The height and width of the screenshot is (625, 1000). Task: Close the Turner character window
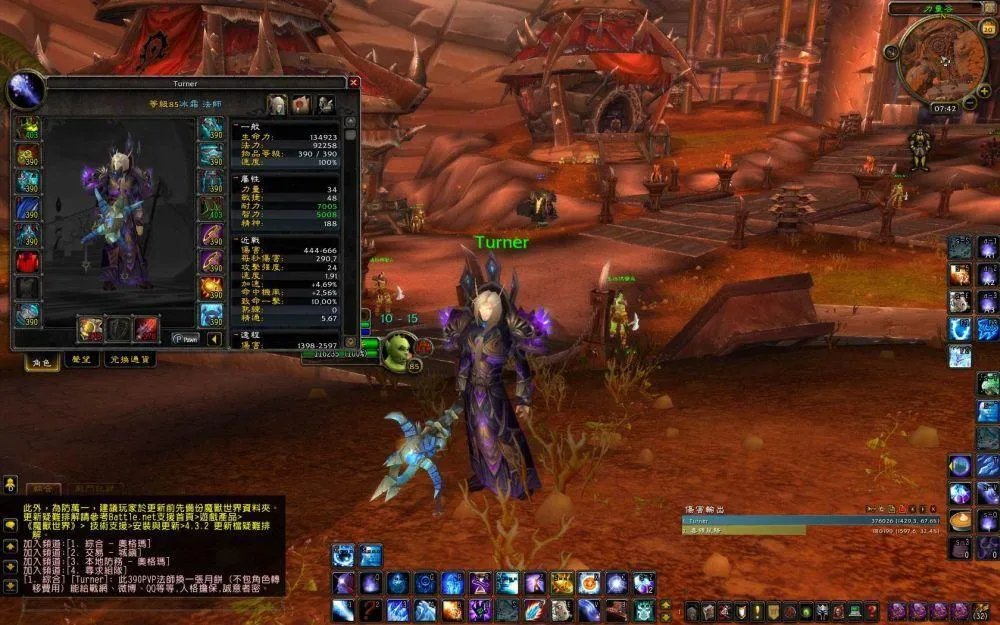353,83
